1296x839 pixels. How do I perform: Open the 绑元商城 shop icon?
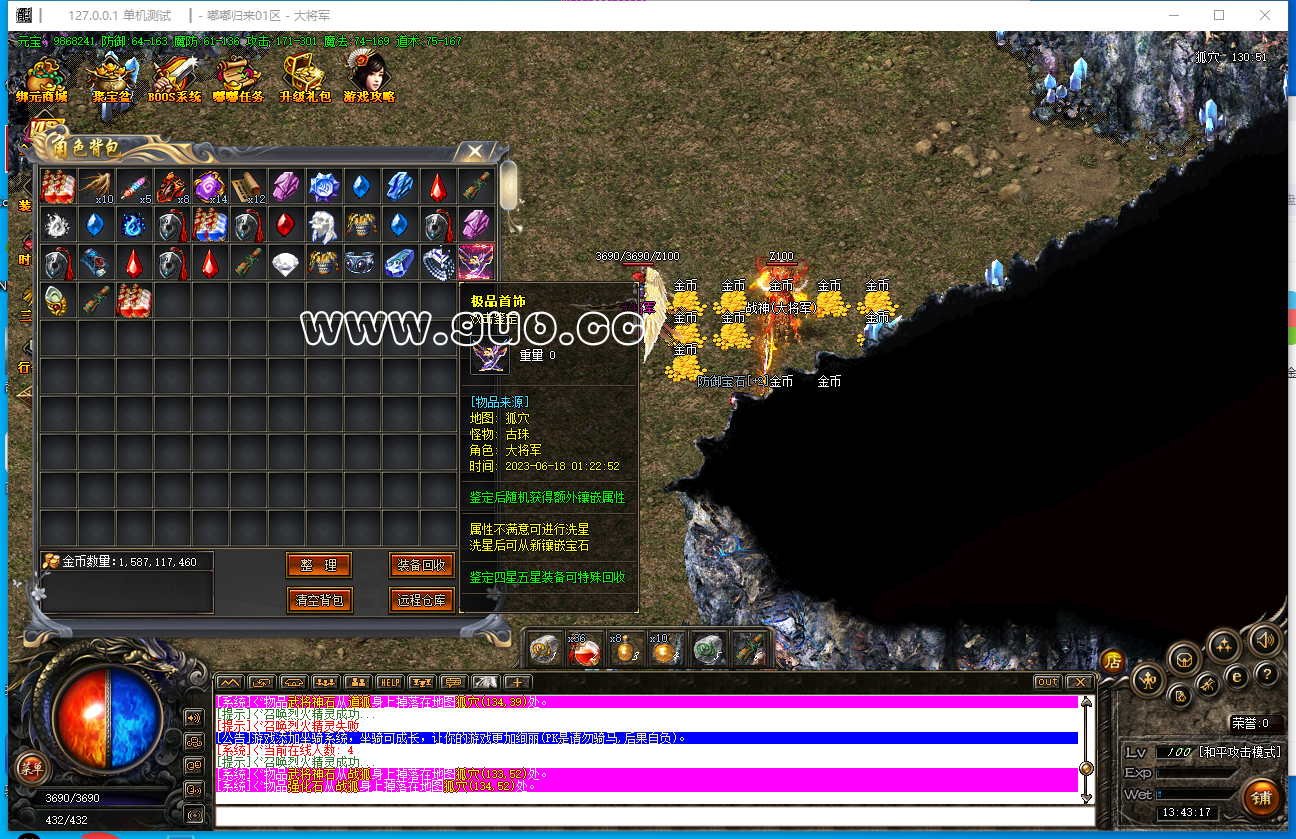[x=42, y=78]
